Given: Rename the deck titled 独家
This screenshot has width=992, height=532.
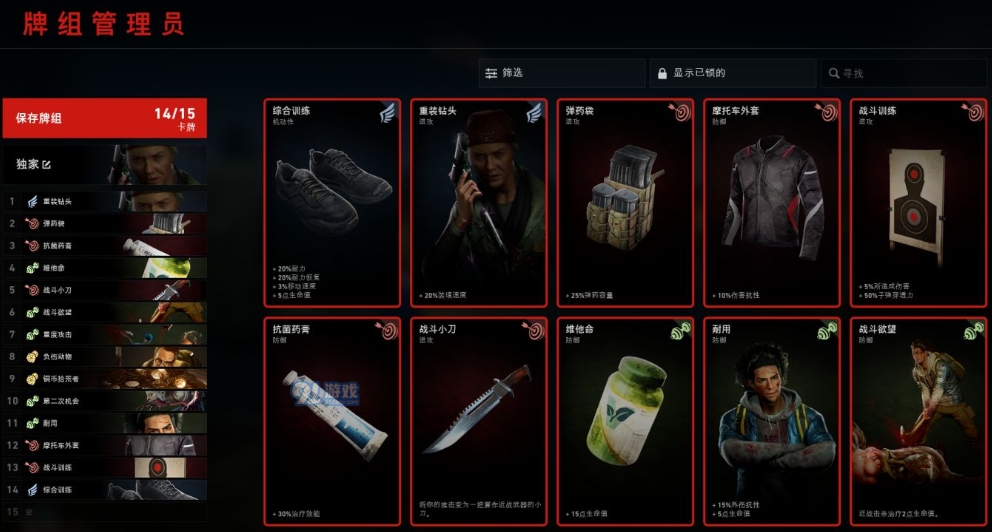Looking at the screenshot, I should coord(45,165).
